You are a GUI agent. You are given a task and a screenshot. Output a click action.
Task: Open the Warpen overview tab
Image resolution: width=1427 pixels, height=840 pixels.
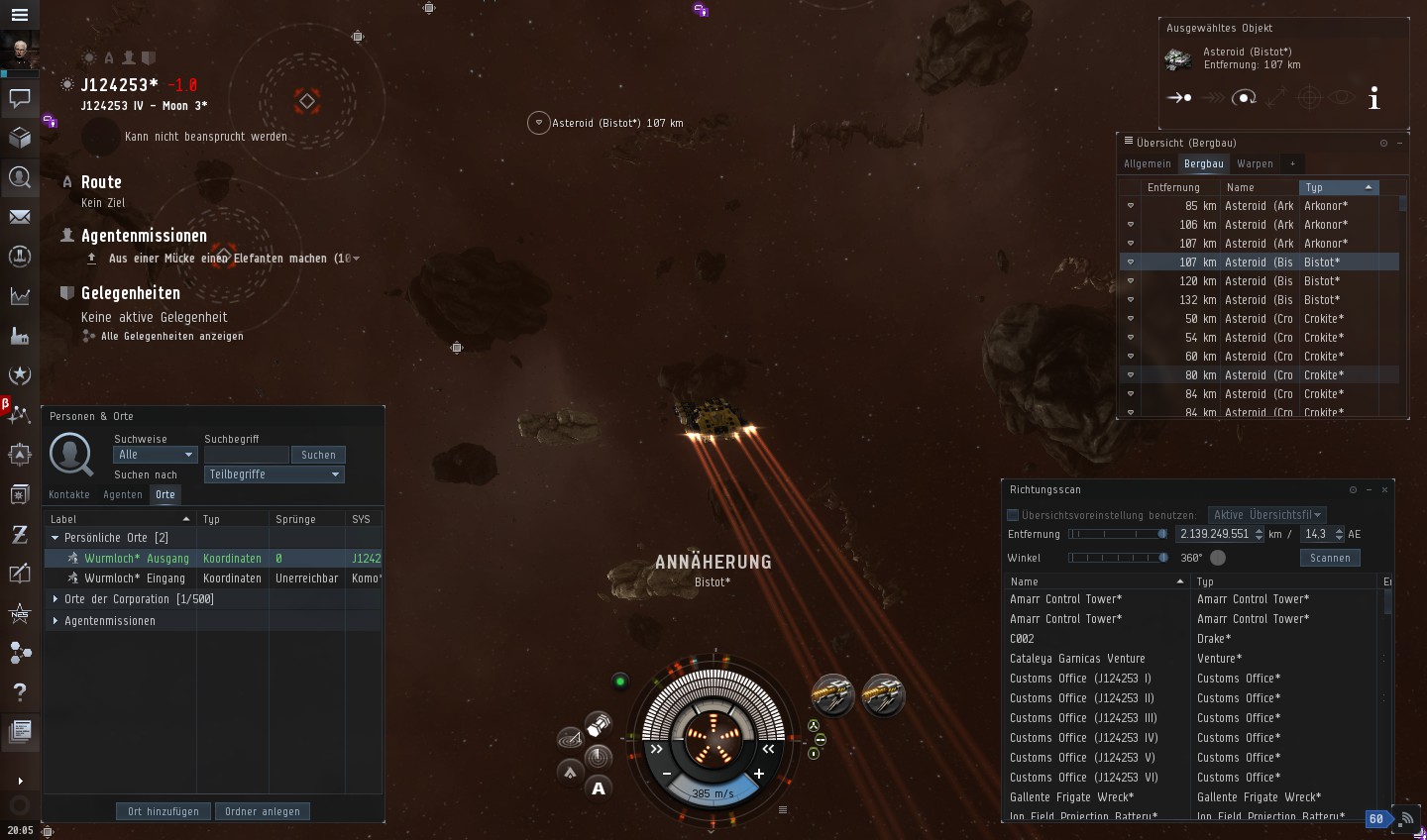(x=1255, y=163)
